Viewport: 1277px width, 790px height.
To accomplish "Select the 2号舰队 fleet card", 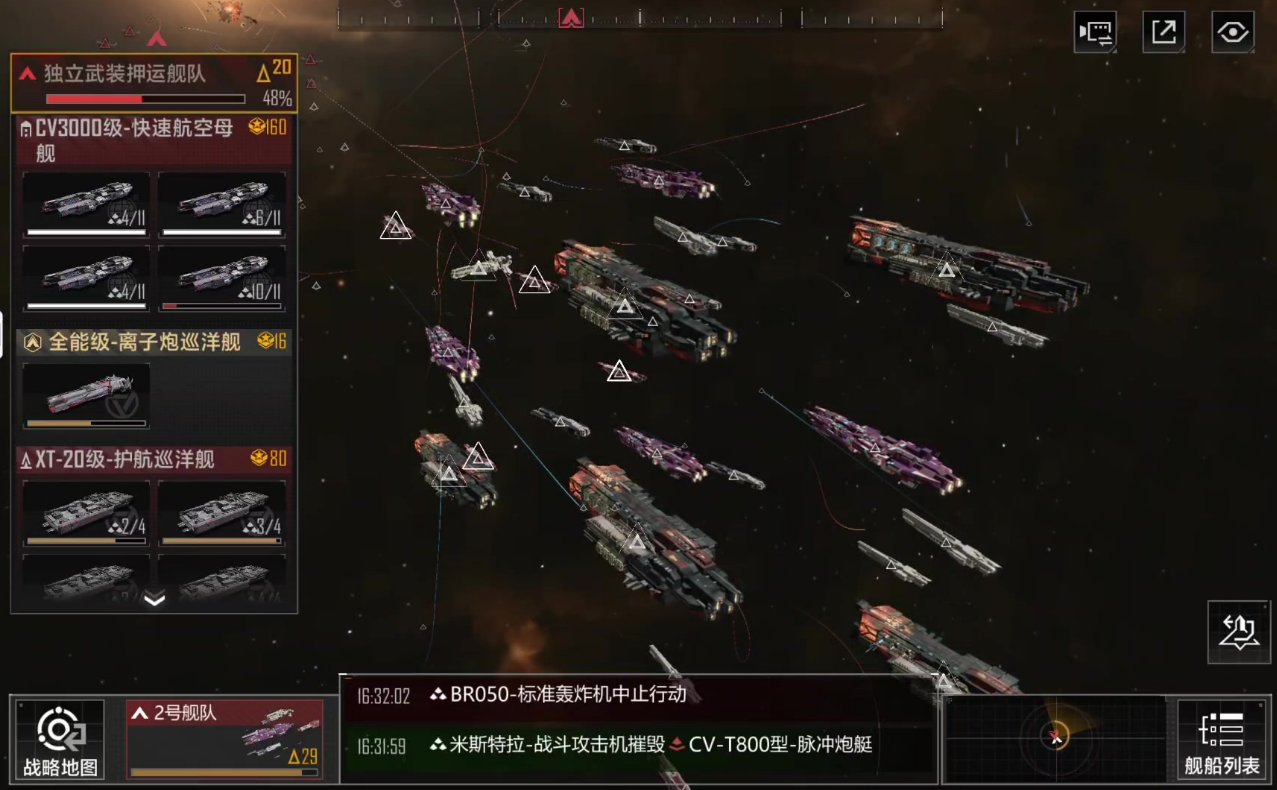I will click(225, 740).
